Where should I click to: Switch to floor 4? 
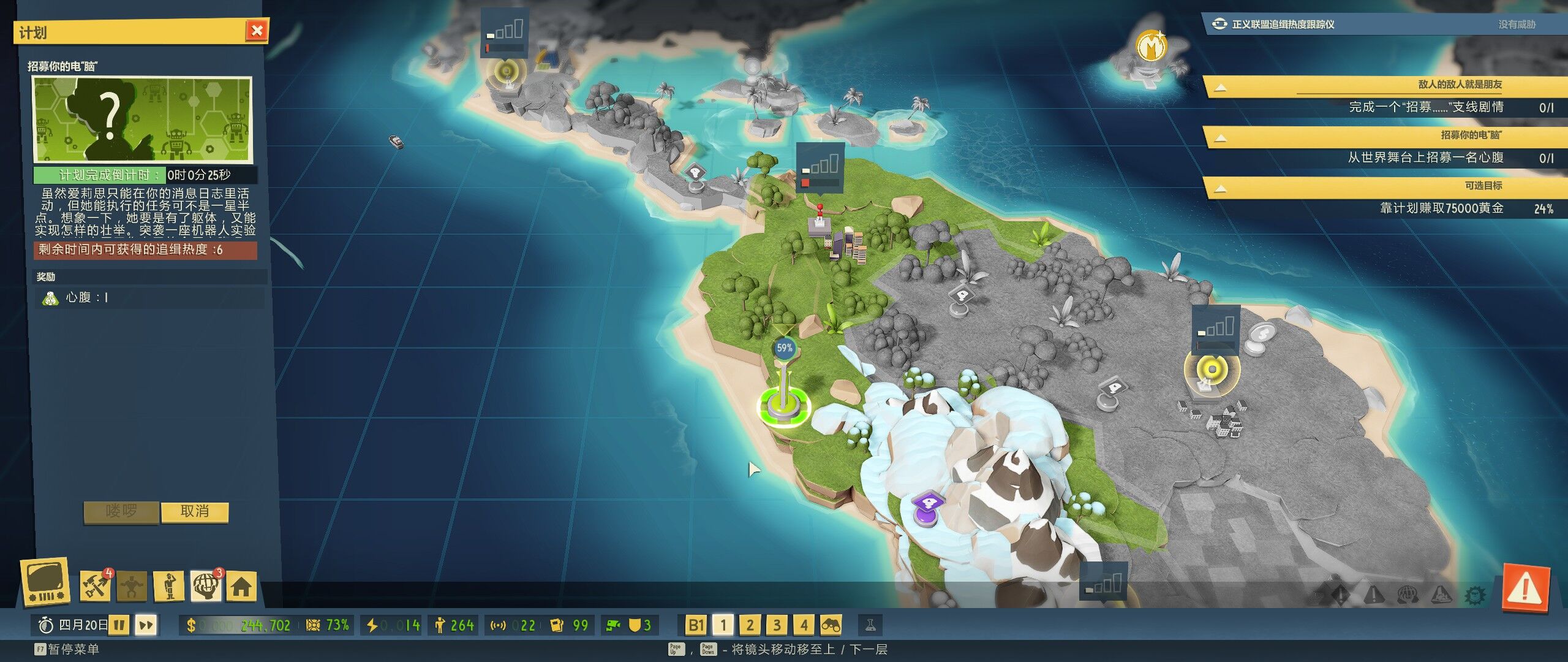[804, 625]
